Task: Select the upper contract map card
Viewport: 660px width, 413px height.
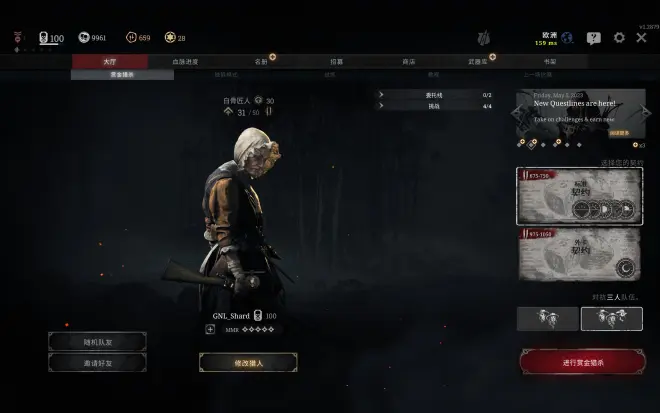Action: click(580, 196)
